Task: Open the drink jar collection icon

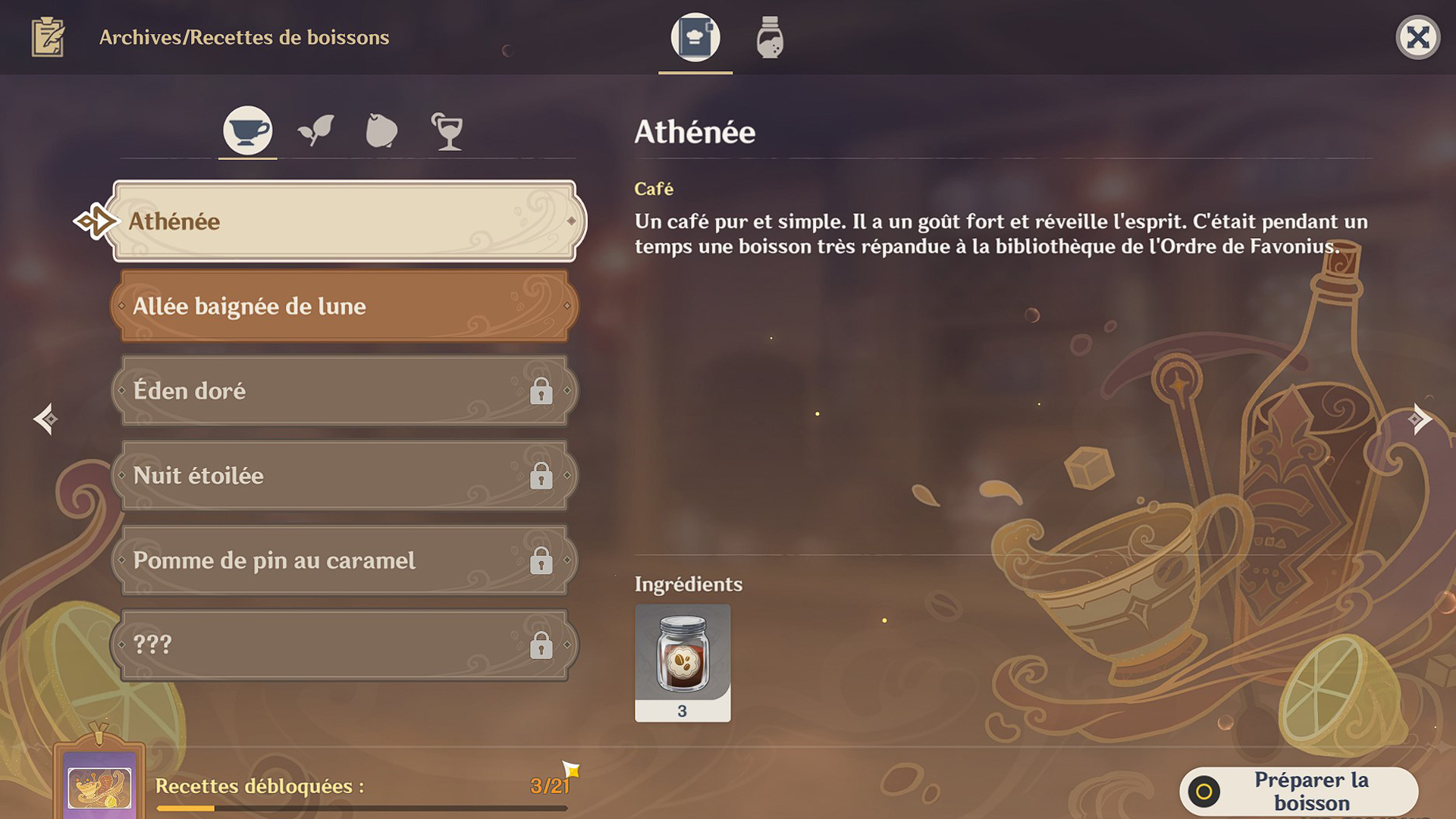Action: (769, 39)
